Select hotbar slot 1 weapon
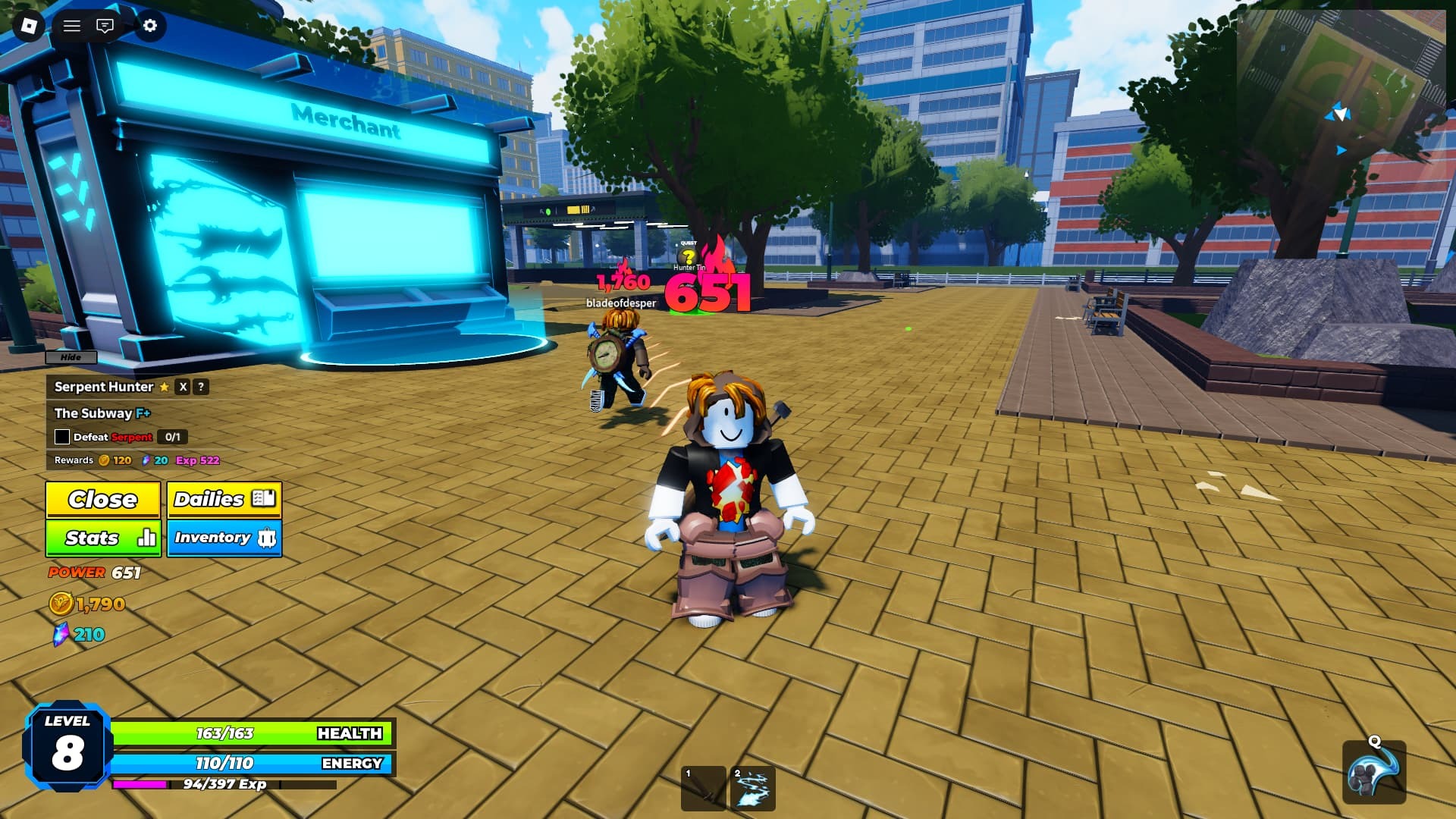Screen dimensions: 1456x819 click(704, 789)
